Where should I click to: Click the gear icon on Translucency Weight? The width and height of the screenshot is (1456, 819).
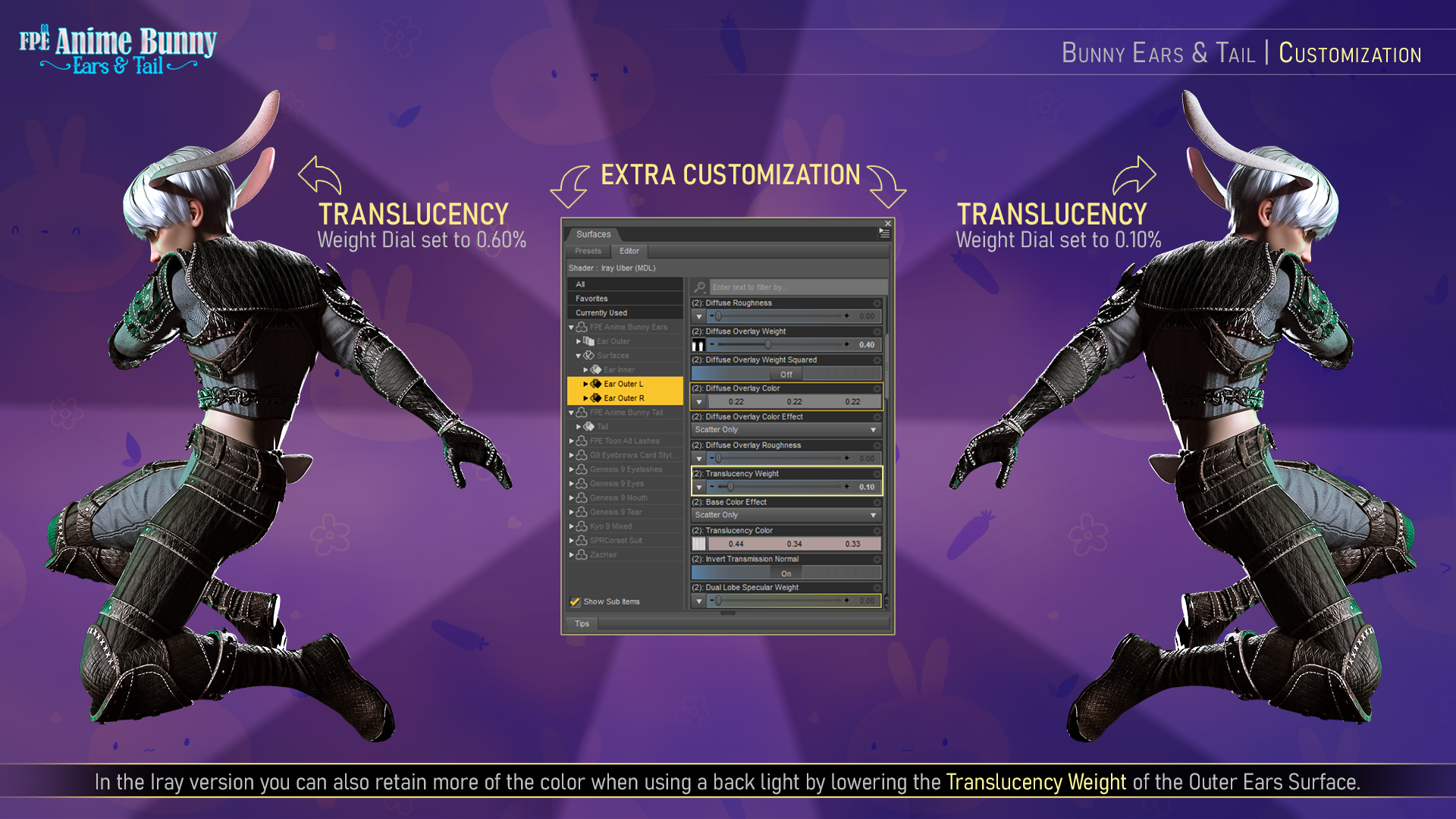(876, 473)
